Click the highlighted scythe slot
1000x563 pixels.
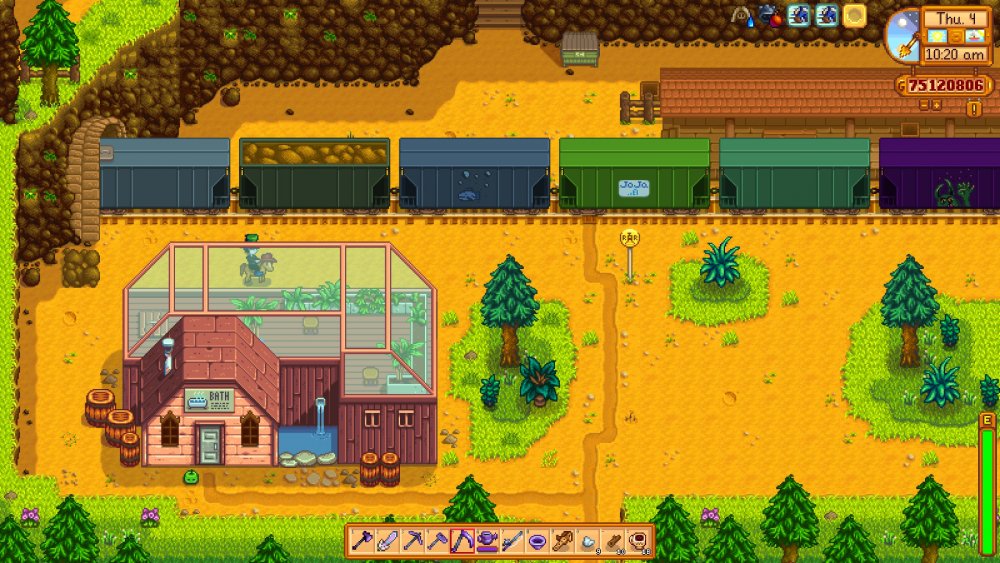tap(462, 541)
